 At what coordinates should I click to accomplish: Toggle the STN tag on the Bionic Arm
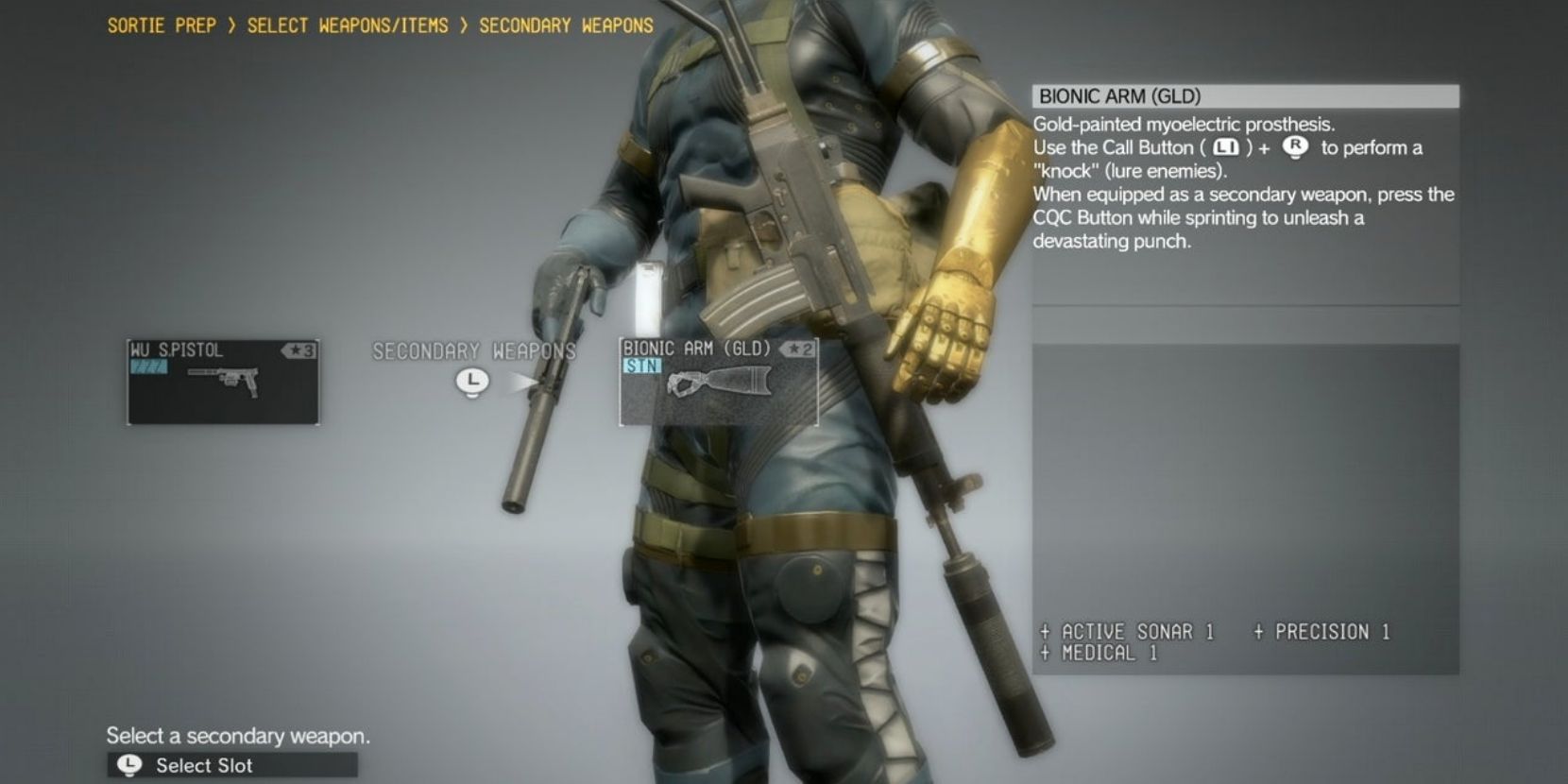tap(643, 365)
